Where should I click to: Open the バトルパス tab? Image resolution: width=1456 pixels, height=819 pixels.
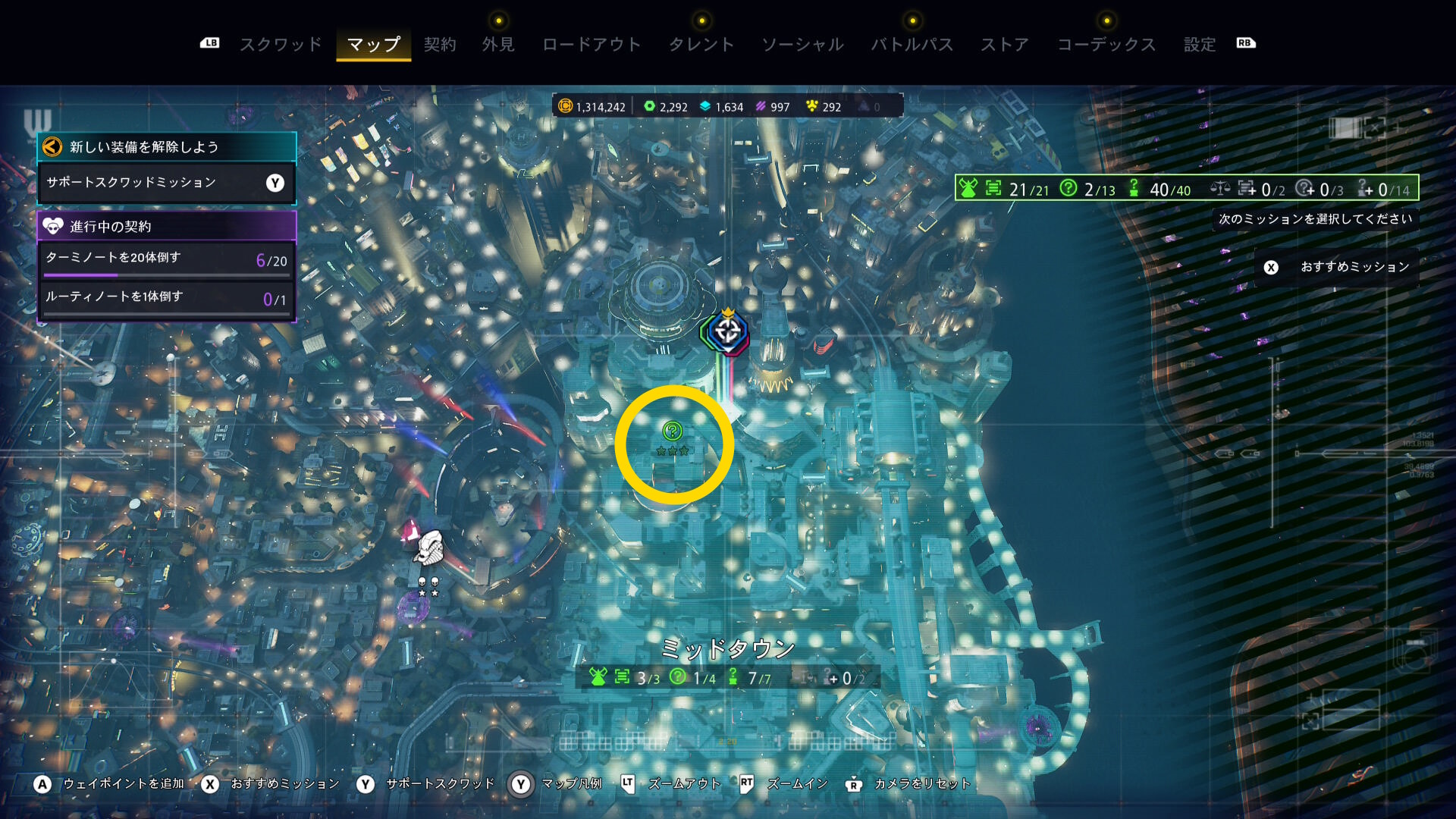[x=912, y=45]
